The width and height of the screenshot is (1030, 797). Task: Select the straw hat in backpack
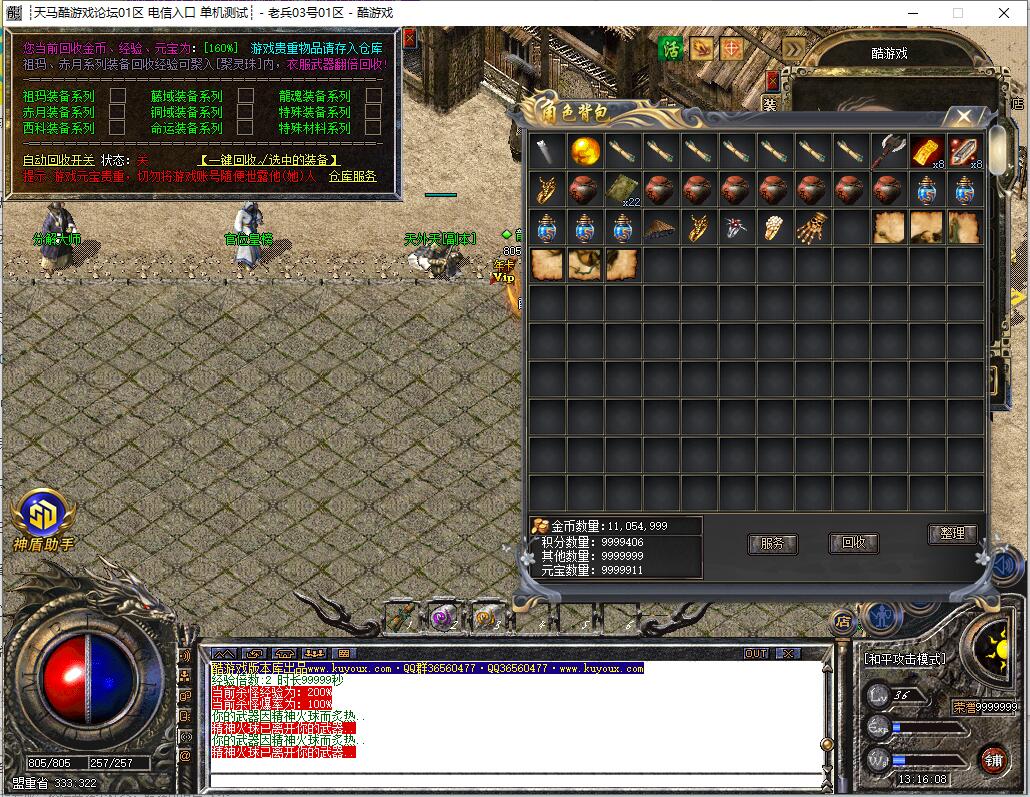[661, 228]
